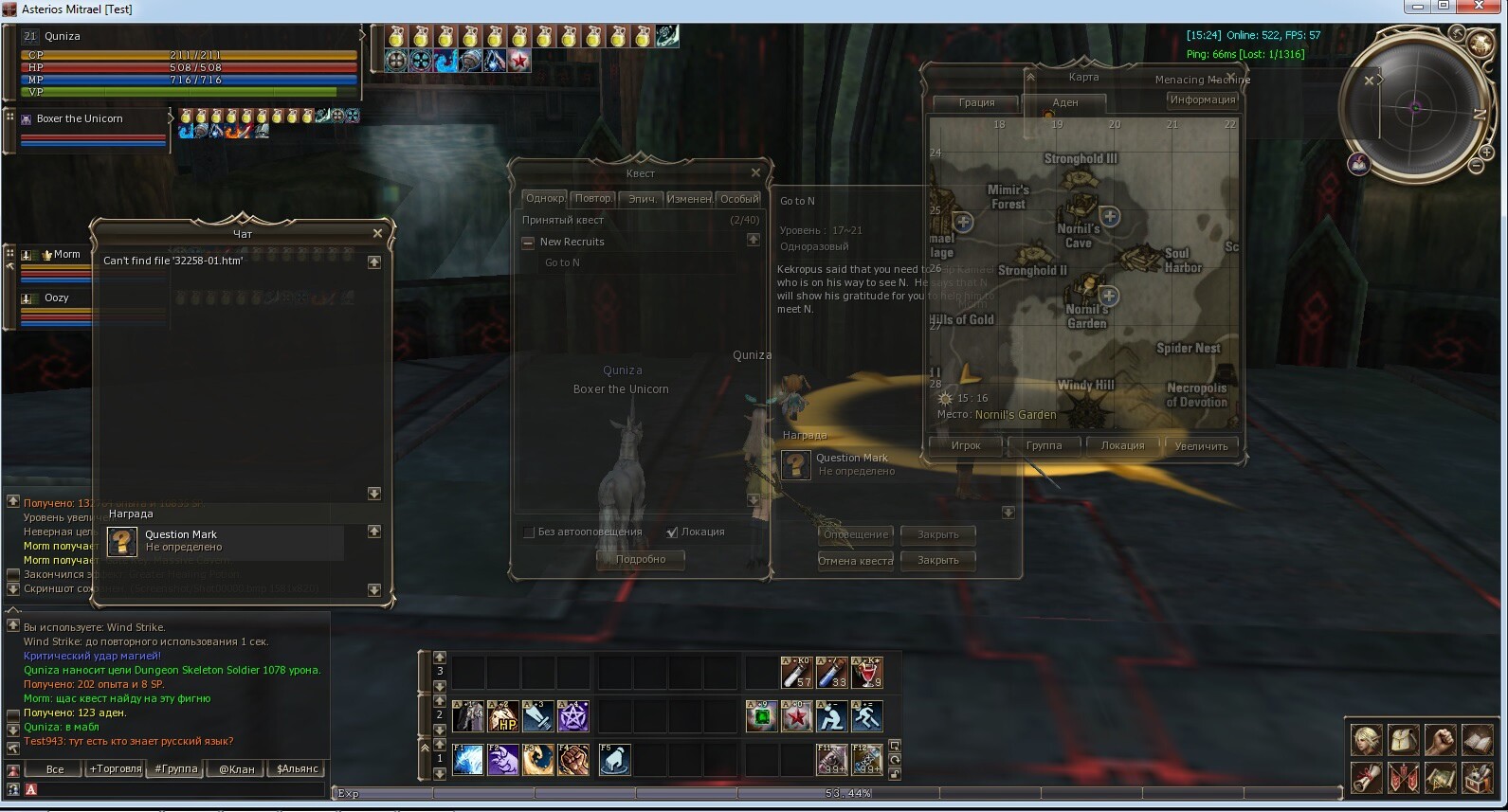The width and height of the screenshot is (1508, 812).
Task: Switch the map to the Грация tab
Action: click(976, 102)
